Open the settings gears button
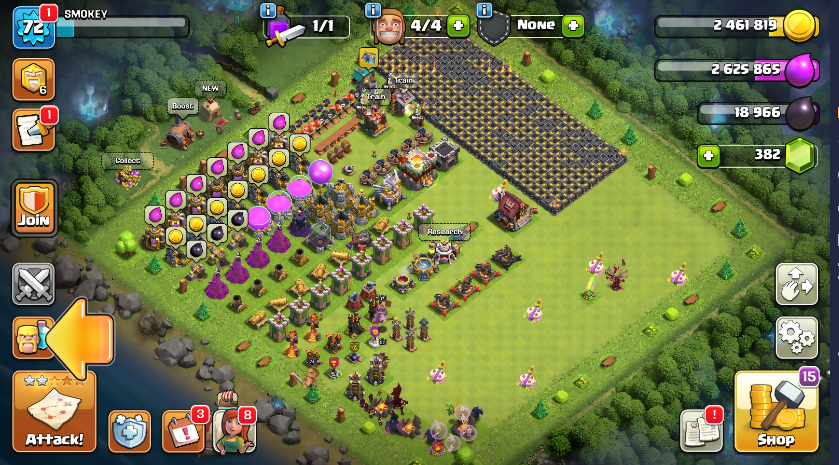 point(797,338)
